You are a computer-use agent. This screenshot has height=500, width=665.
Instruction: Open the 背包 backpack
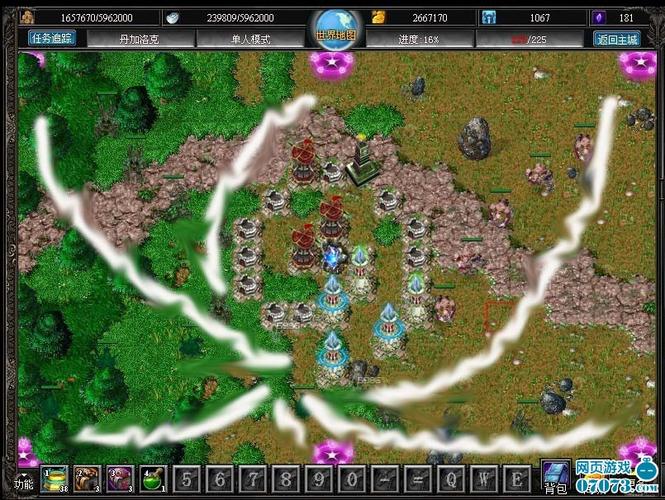(553, 478)
